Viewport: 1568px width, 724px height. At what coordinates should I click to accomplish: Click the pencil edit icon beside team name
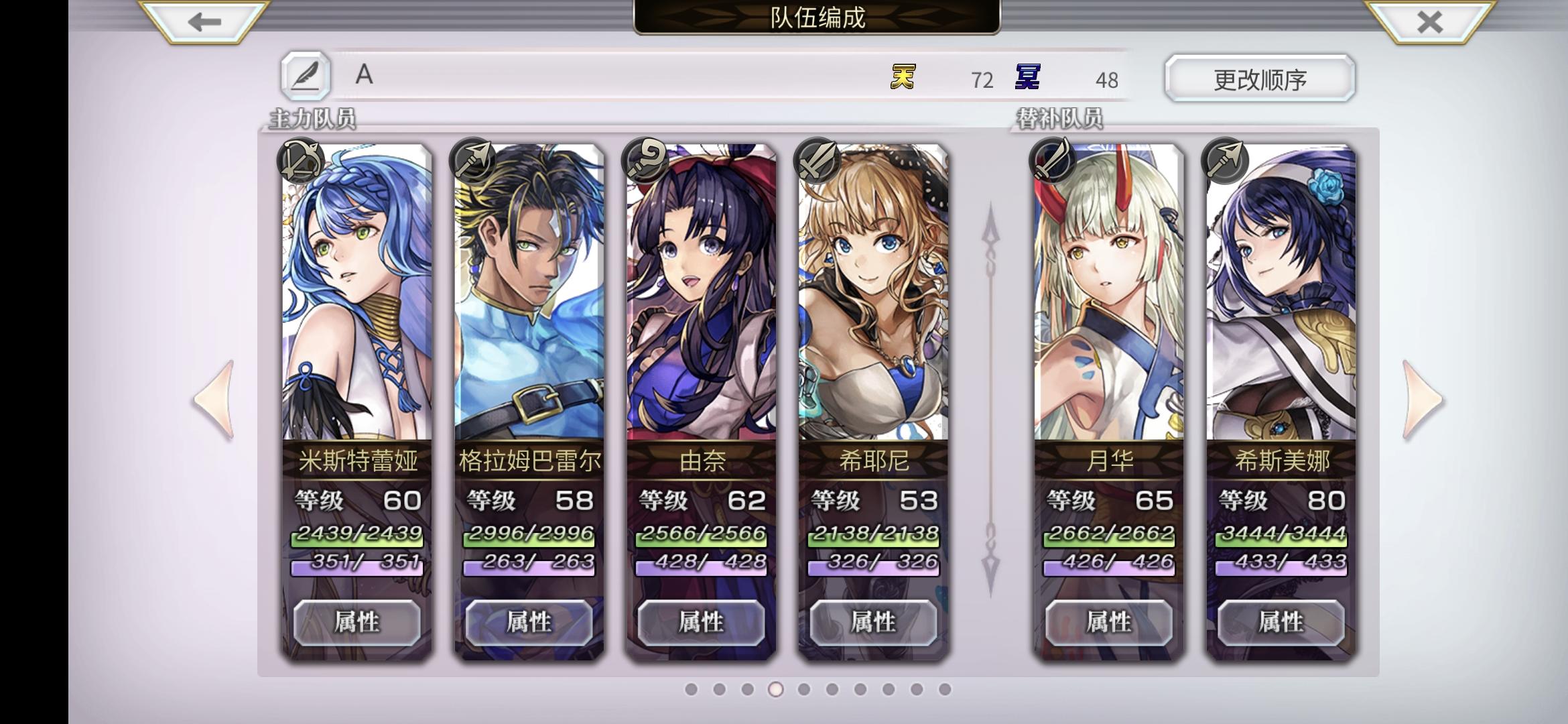305,77
